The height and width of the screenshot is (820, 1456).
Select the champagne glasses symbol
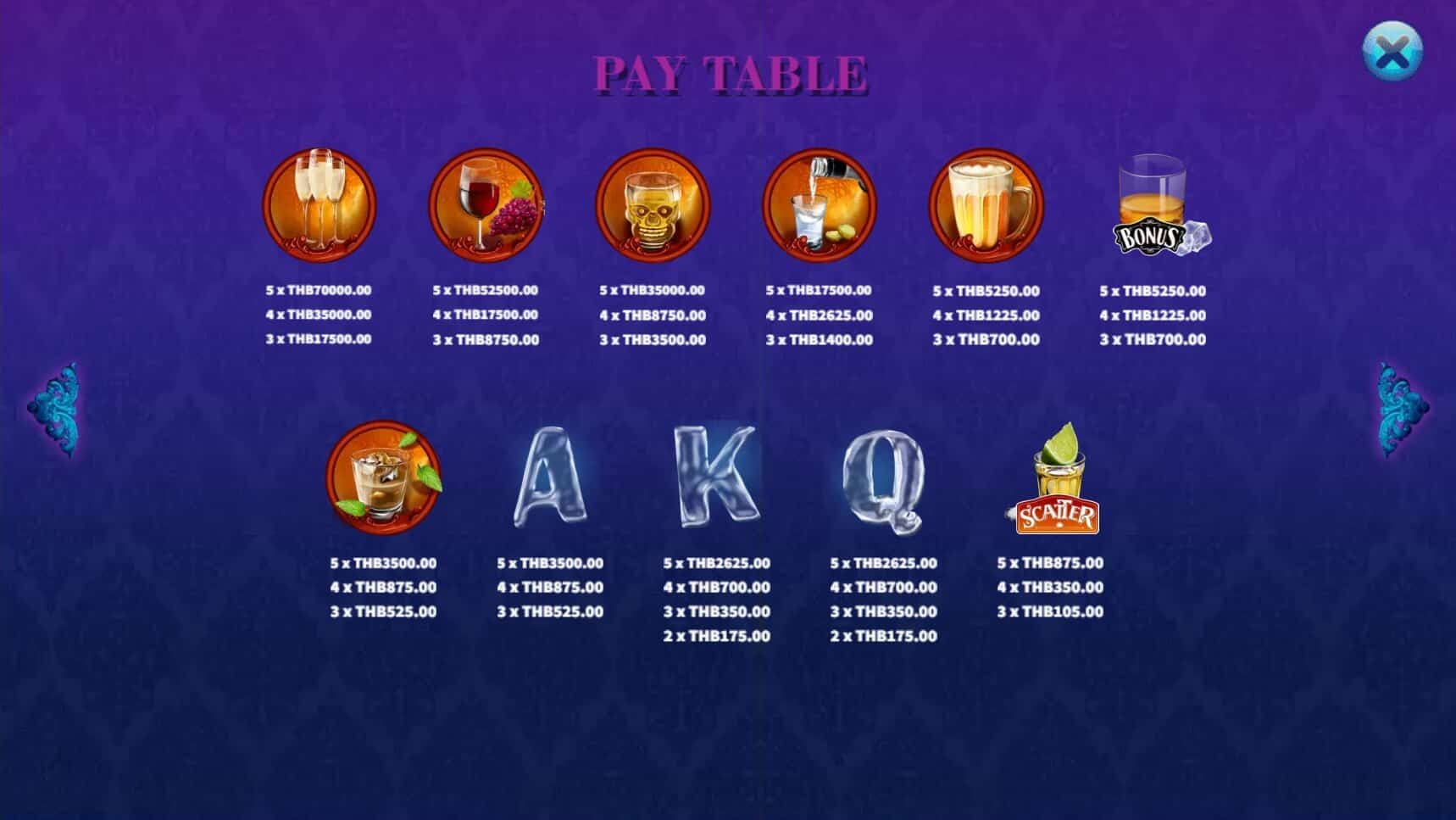[x=320, y=204]
